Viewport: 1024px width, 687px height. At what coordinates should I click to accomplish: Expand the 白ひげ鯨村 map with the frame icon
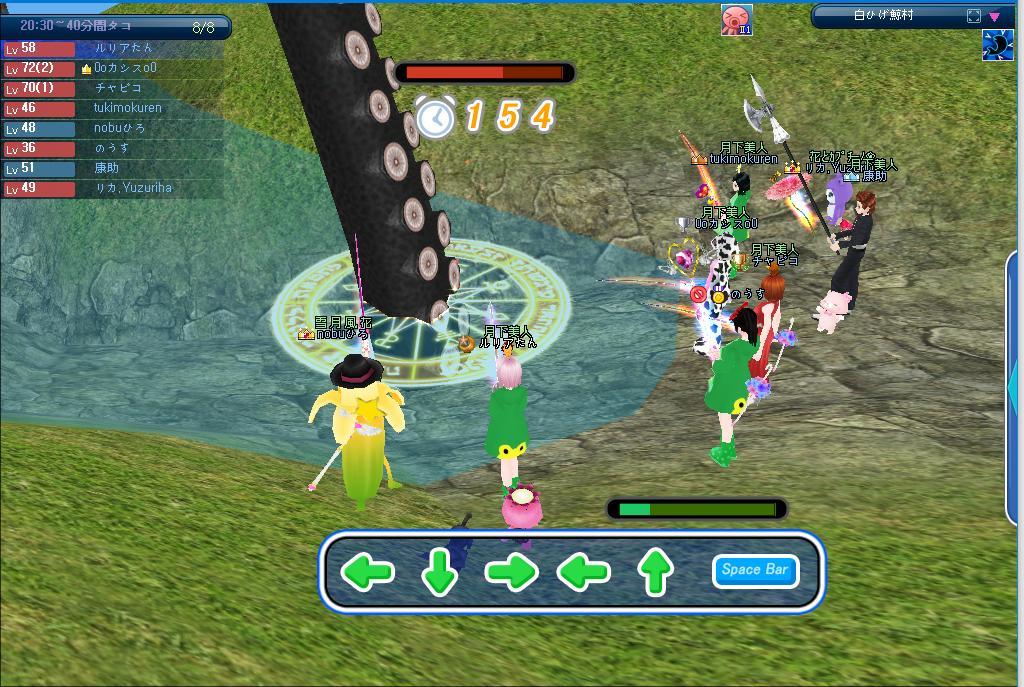point(974,16)
